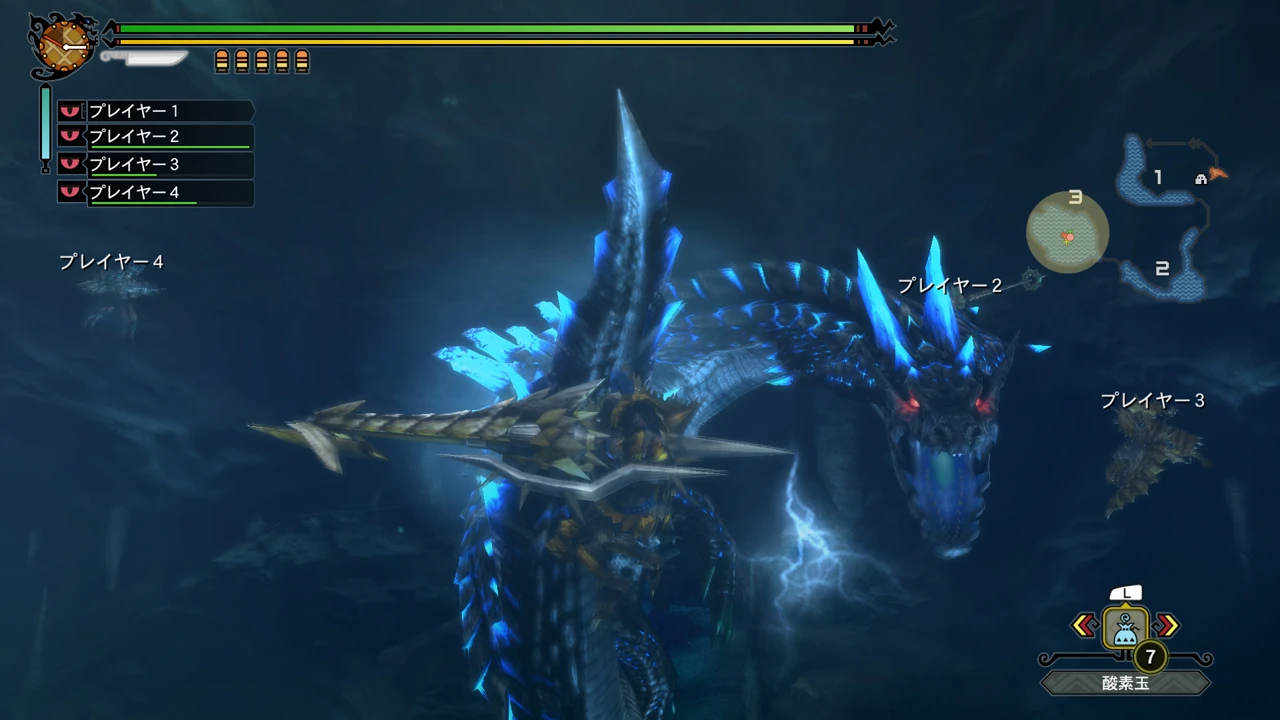Select area 1 on the minimap

pos(1158,178)
